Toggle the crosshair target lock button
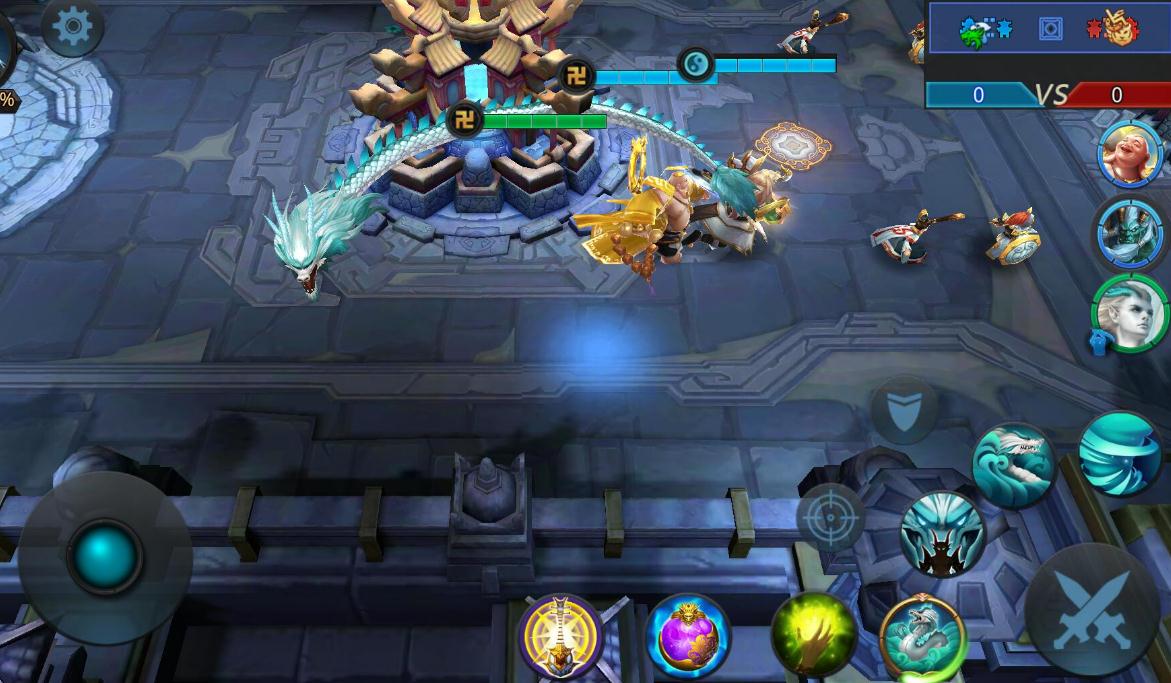Screen dimensions: 1171x683 tap(829, 517)
